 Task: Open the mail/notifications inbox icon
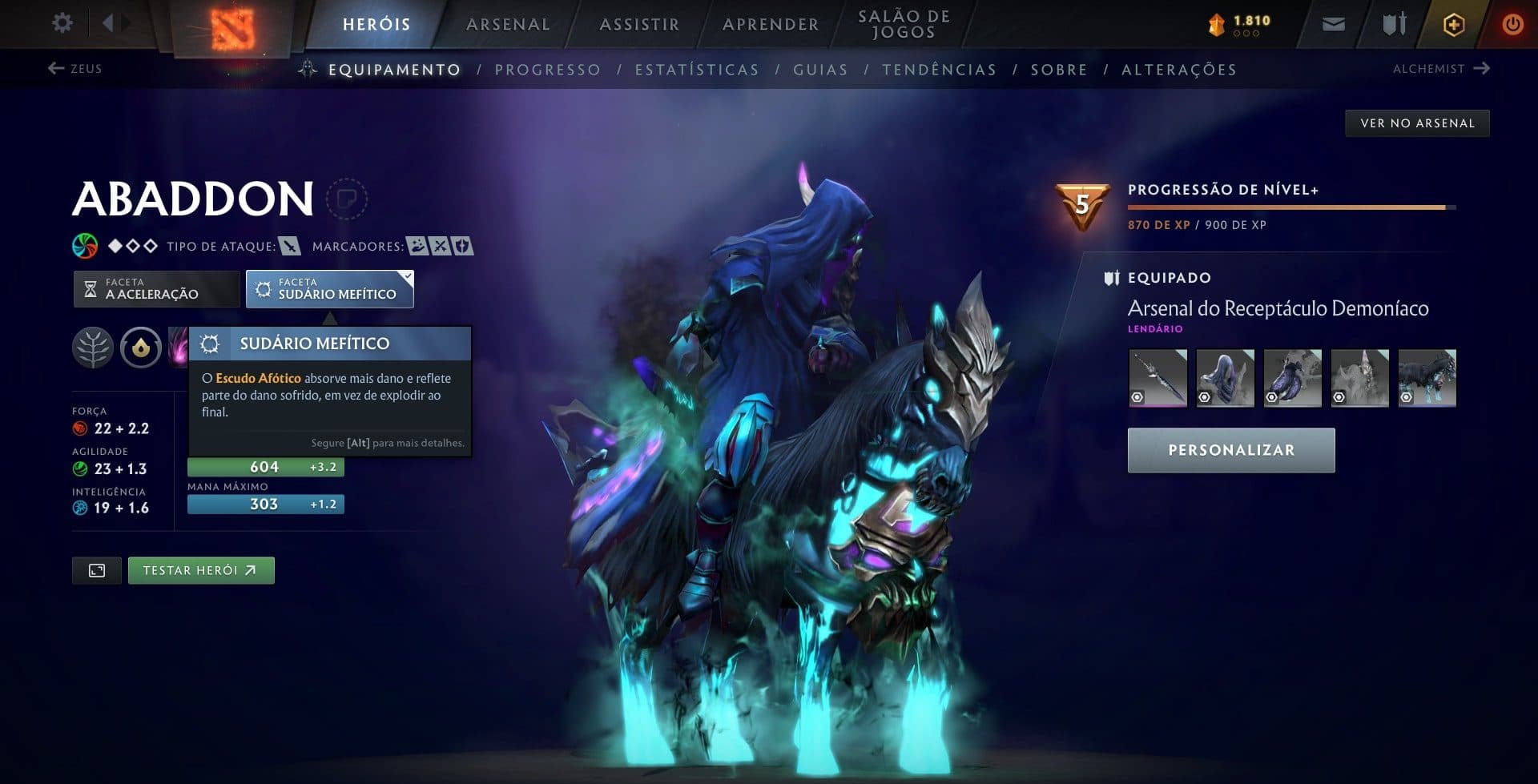(1332, 23)
